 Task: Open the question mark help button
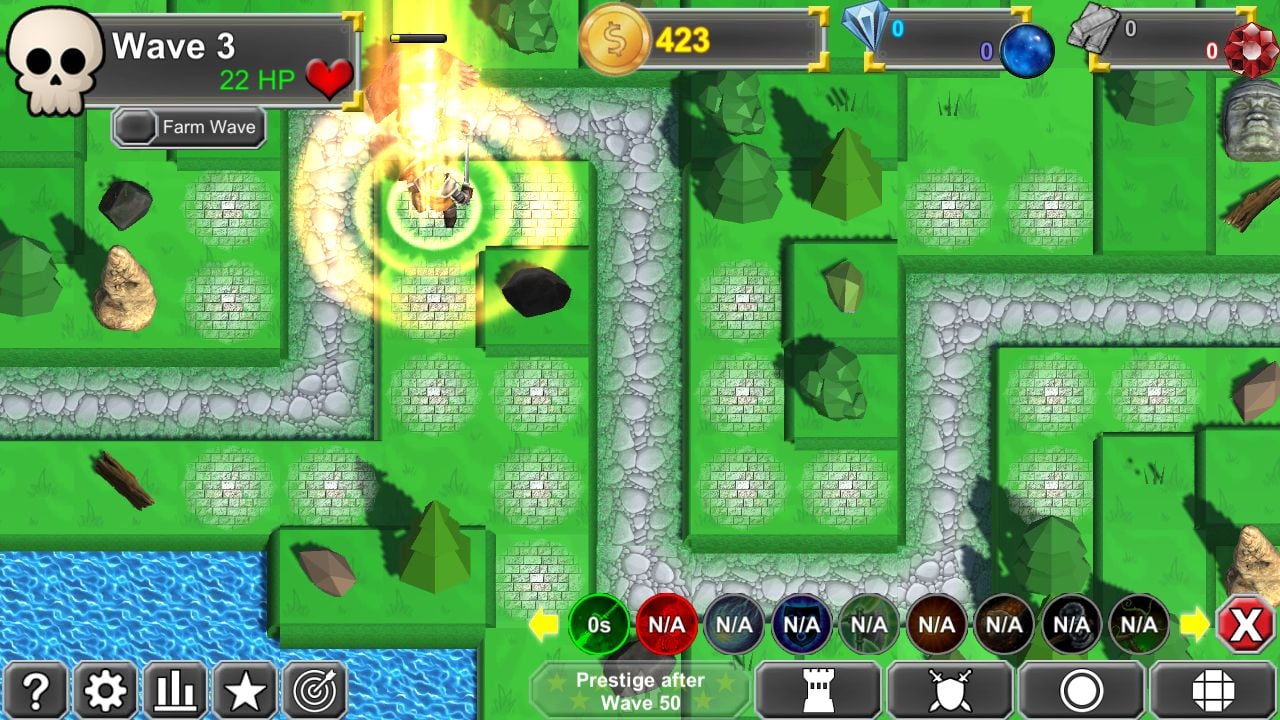[x=35, y=690]
